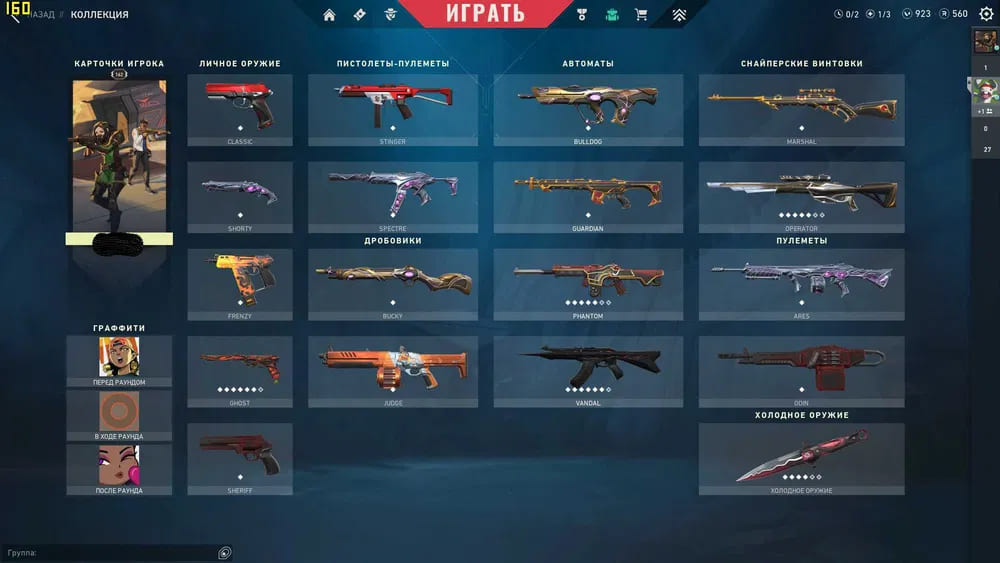The height and width of the screenshot is (563, 1000).
Task: Select the Stinger weapon slot
Action: click(392, 109)
